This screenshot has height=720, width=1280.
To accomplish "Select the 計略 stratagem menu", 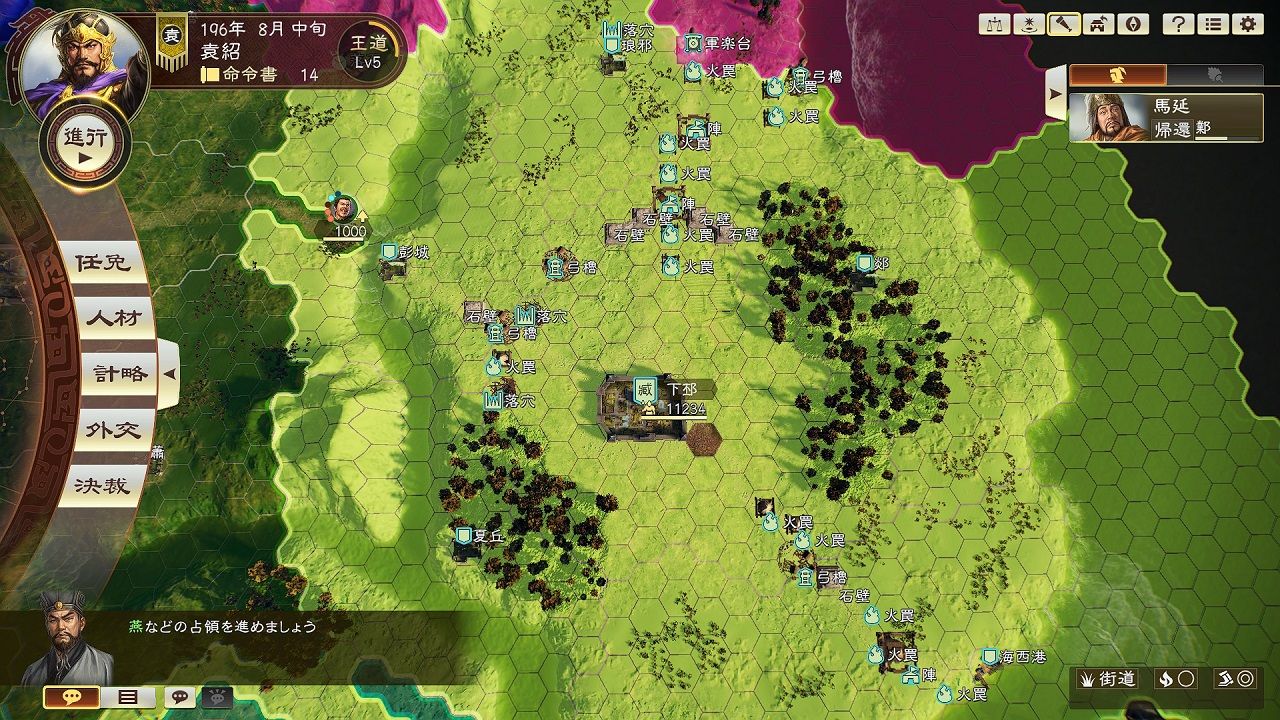I will click(x=119, y=374).
